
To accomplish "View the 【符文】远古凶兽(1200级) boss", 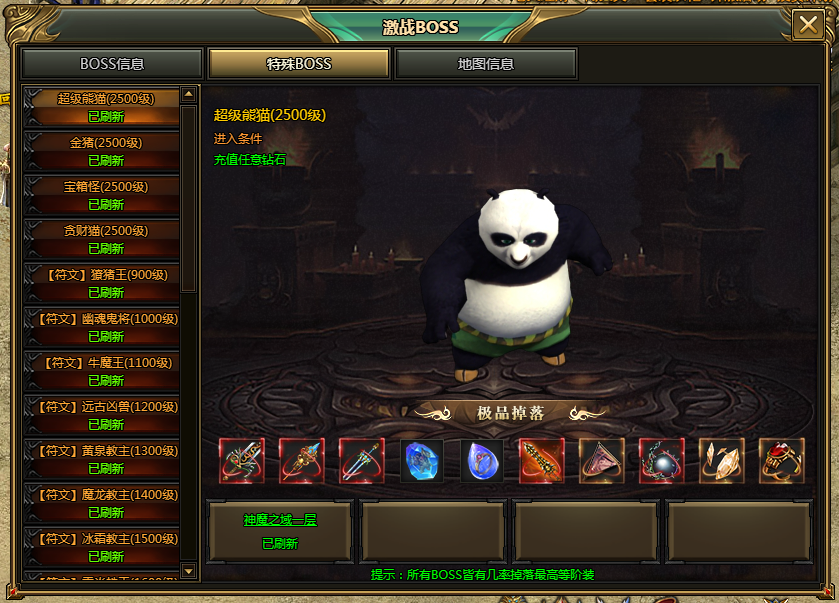I will click(x=100, y=415).
